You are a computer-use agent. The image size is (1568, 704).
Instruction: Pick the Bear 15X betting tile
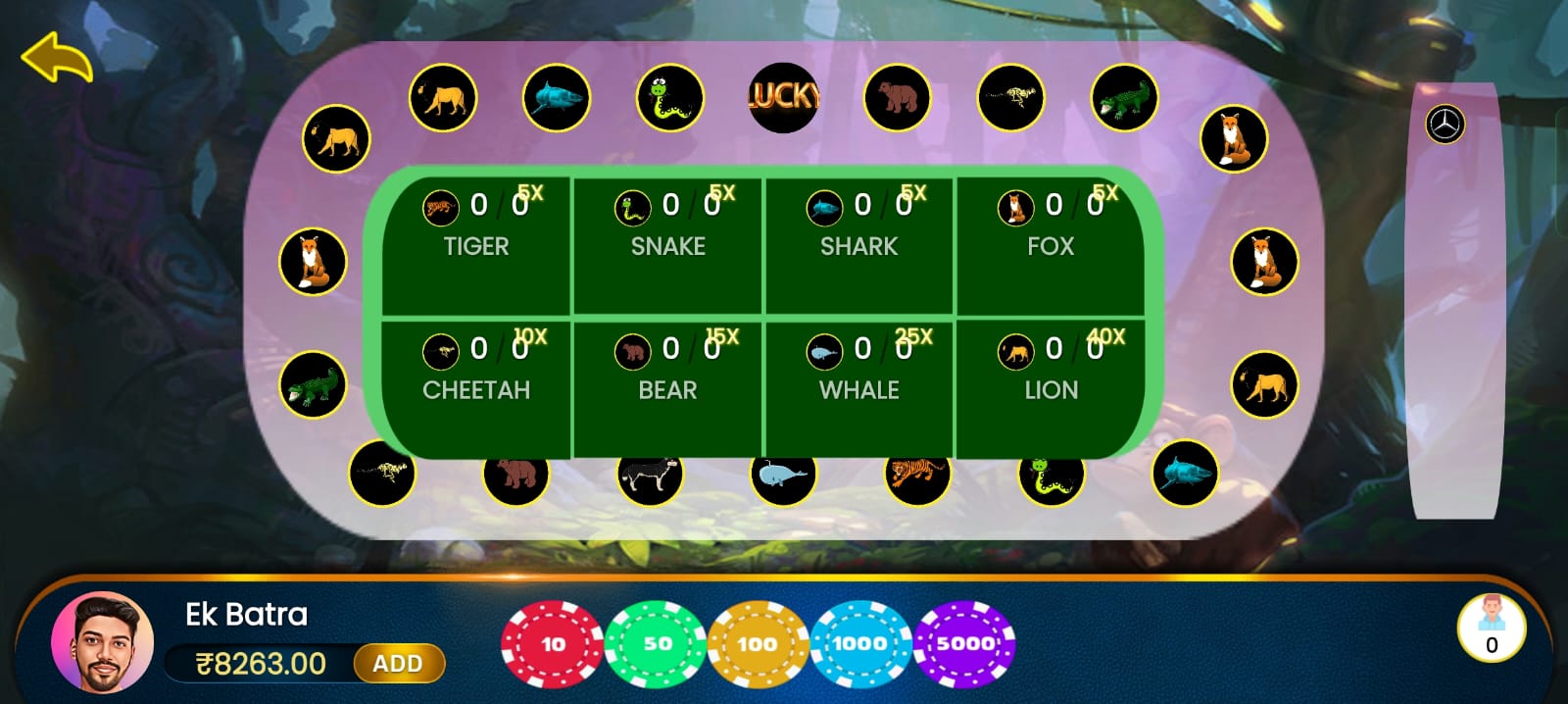[668, 386]
